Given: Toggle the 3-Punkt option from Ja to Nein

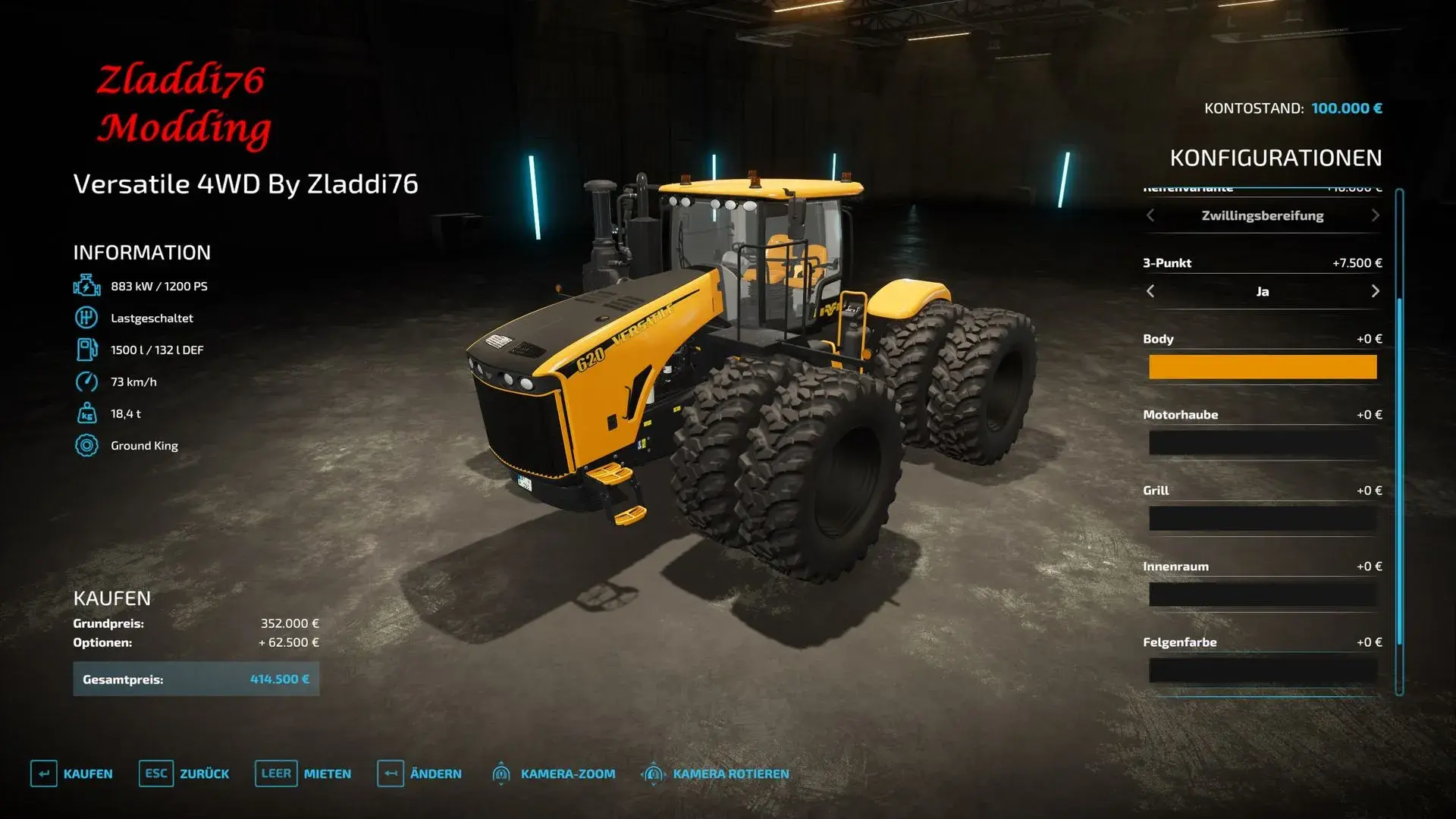Looking at the screenshot, I should coord(1376,291).
